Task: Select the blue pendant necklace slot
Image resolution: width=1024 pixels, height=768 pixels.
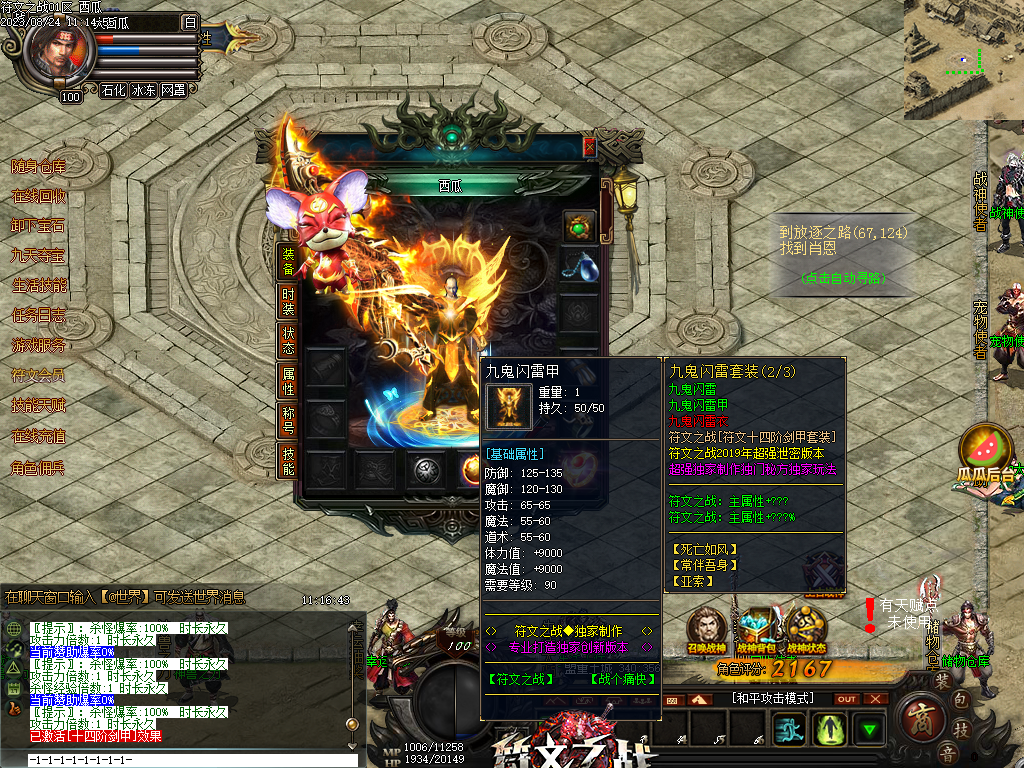Action: point(579,267)
